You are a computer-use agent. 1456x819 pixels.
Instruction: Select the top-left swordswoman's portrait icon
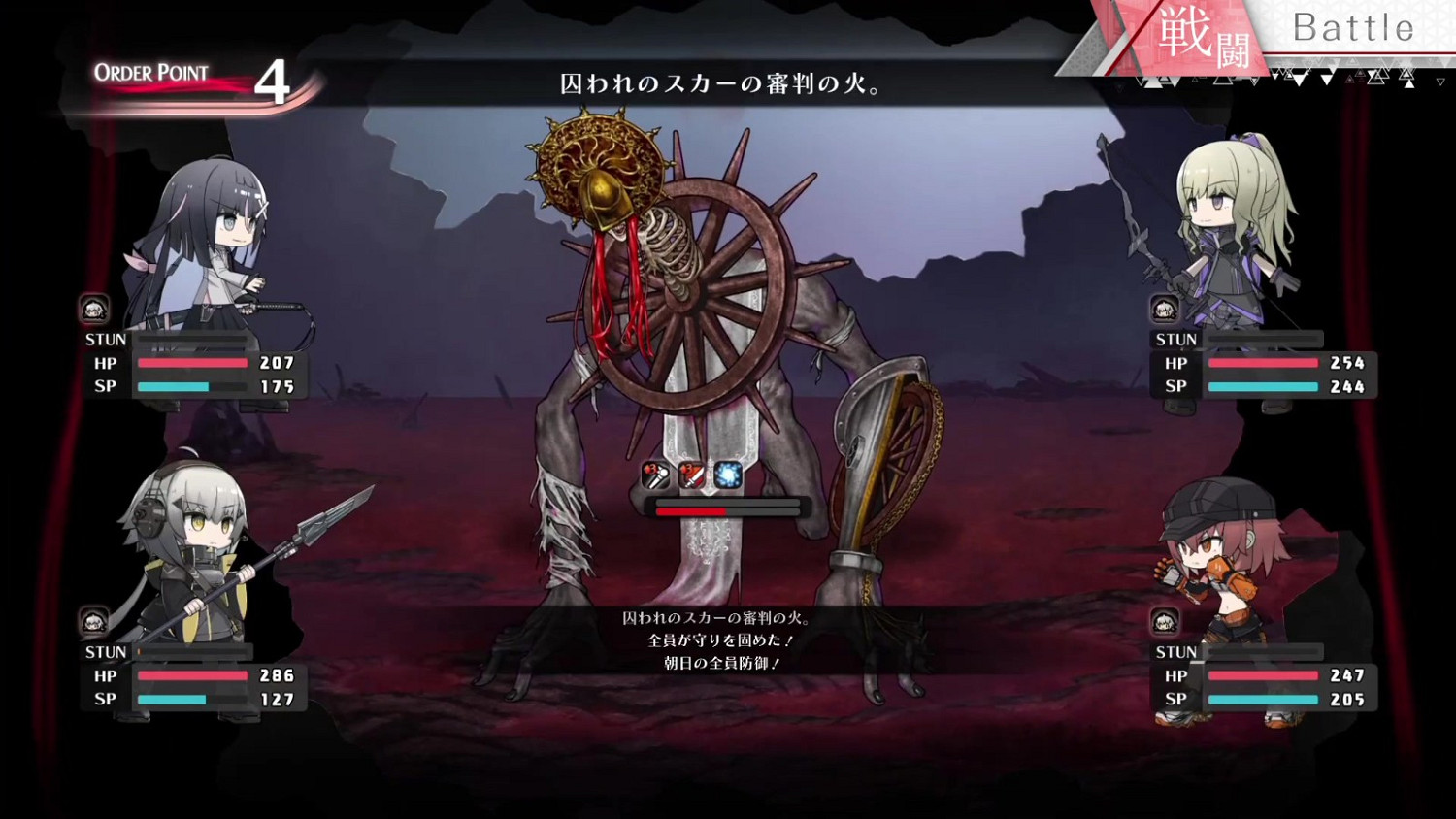(92, 309)
